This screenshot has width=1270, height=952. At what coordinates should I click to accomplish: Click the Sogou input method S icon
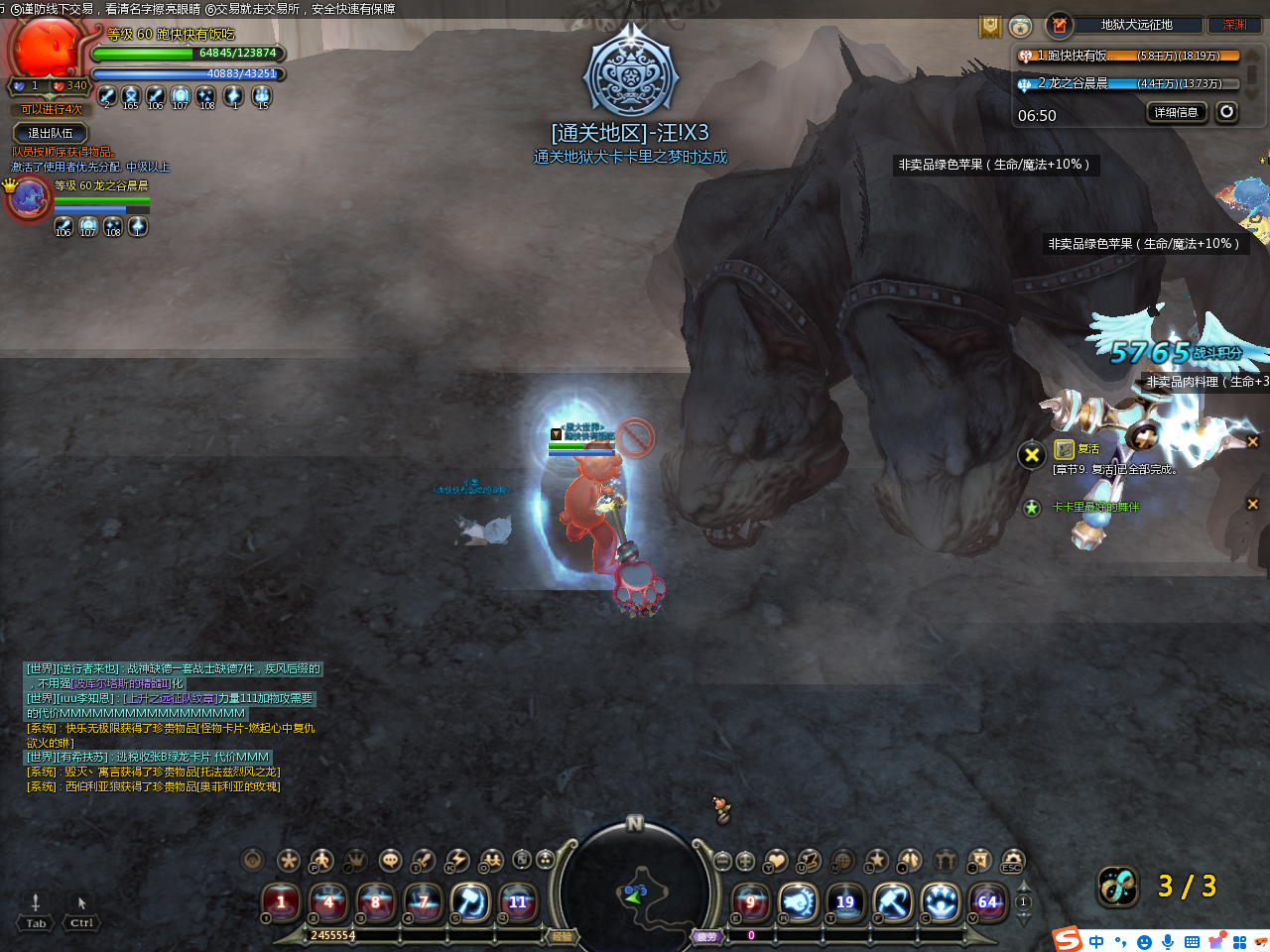coord(1068,939)
